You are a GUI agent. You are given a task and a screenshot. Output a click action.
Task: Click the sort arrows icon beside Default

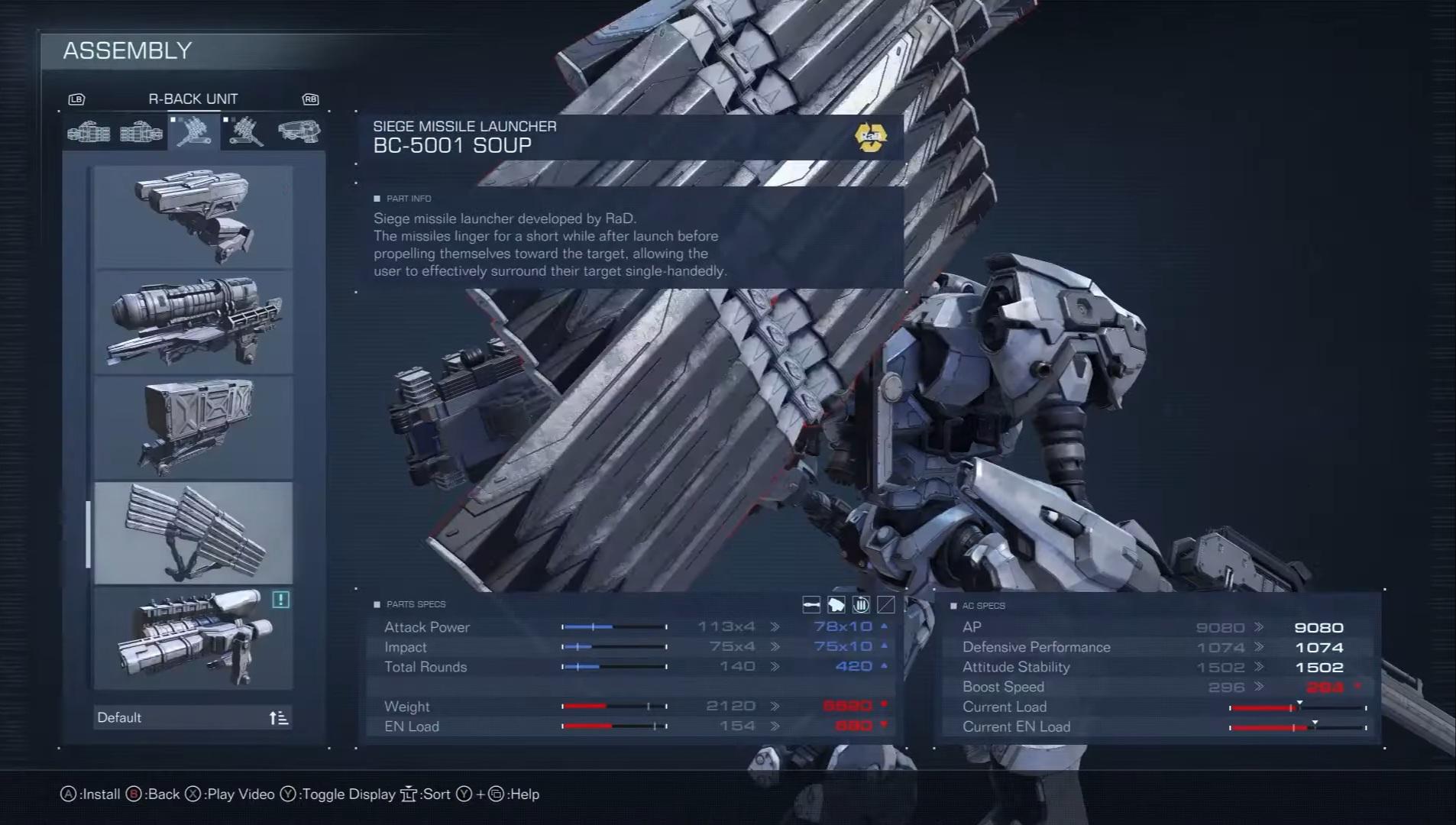pyautogui.click(x=279, y=717)
